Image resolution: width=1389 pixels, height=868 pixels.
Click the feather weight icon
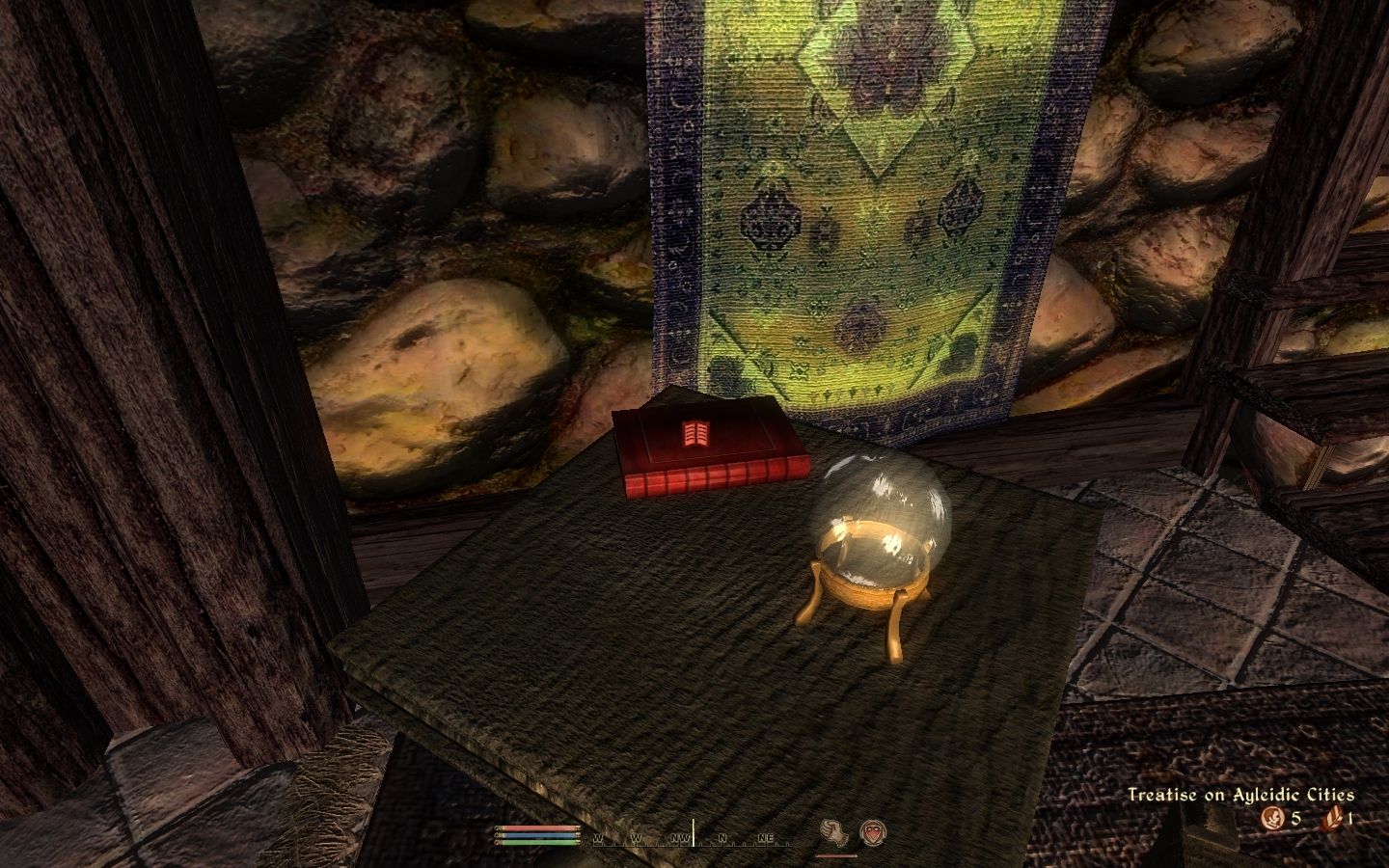pyautogui.click(x=1333, y=819)
